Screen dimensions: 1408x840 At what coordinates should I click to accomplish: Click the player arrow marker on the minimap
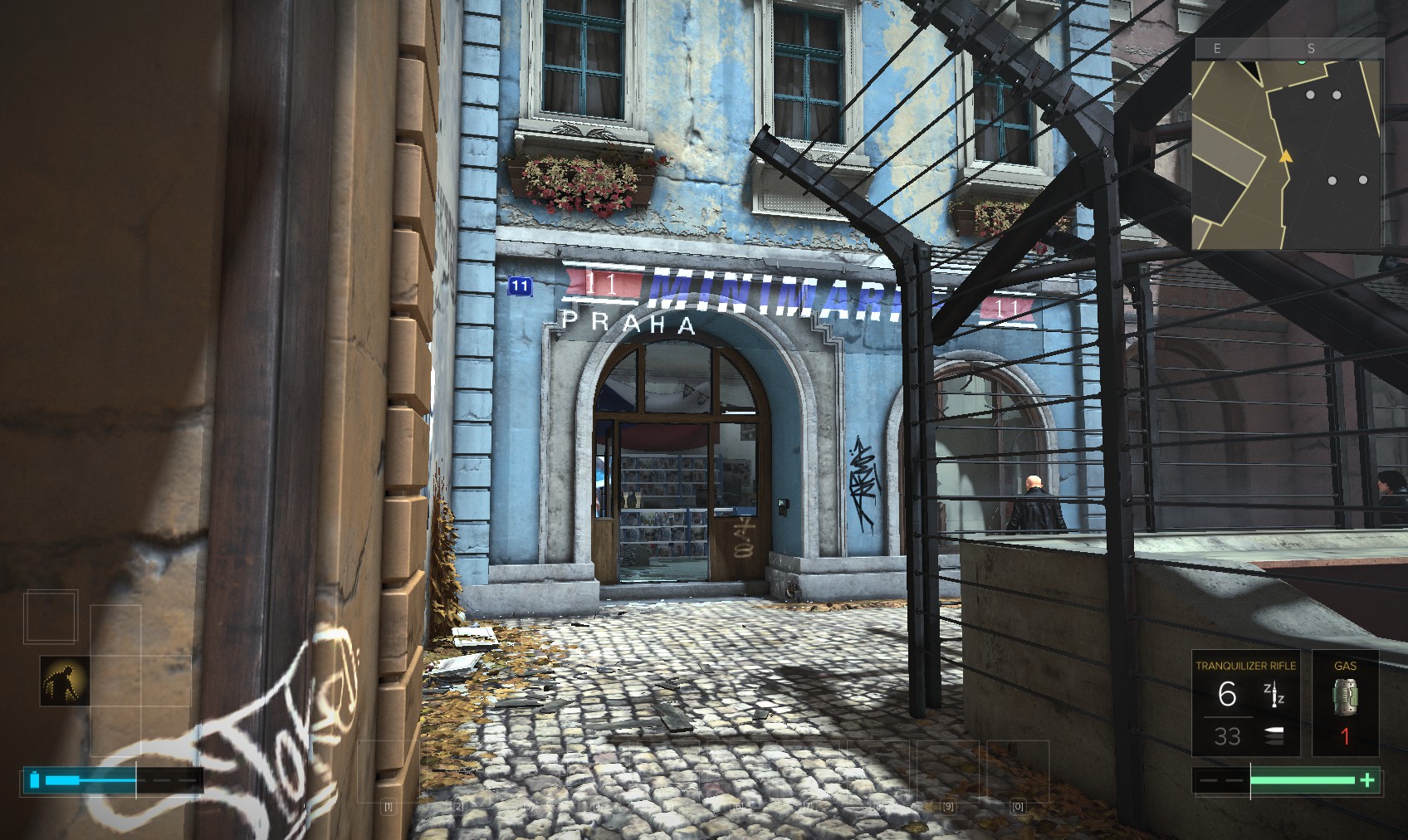[x=1286, y=156]
